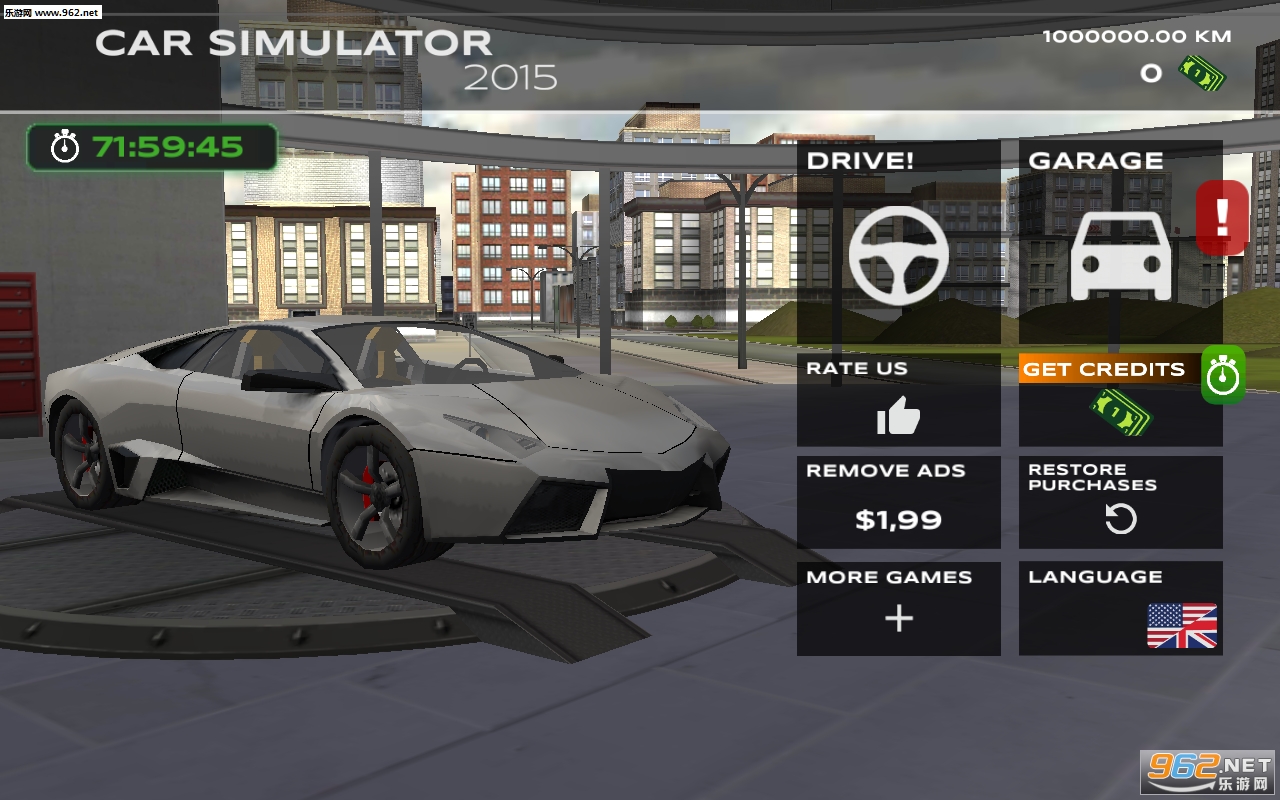Click the green stopwatch badge on Get Credits
The width and height of the screenshot is (1280, 800).
[1223, 376]
